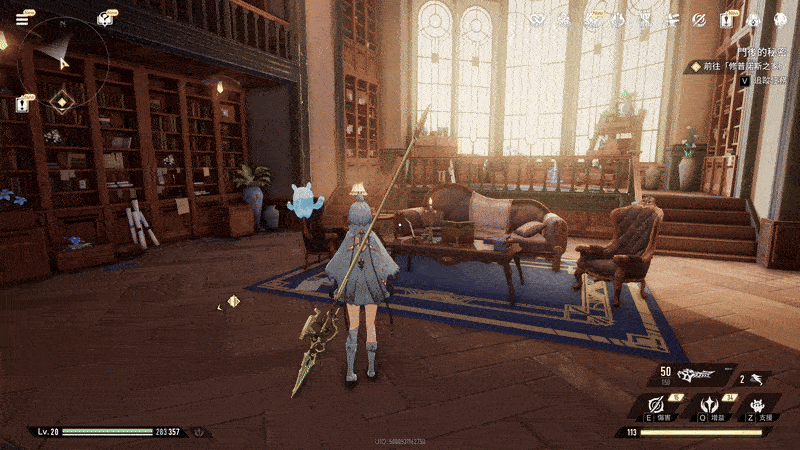The image size is (800, 450).
Task: Open the heart-shaped icon in the top bar
Action: tap(539, 20)
